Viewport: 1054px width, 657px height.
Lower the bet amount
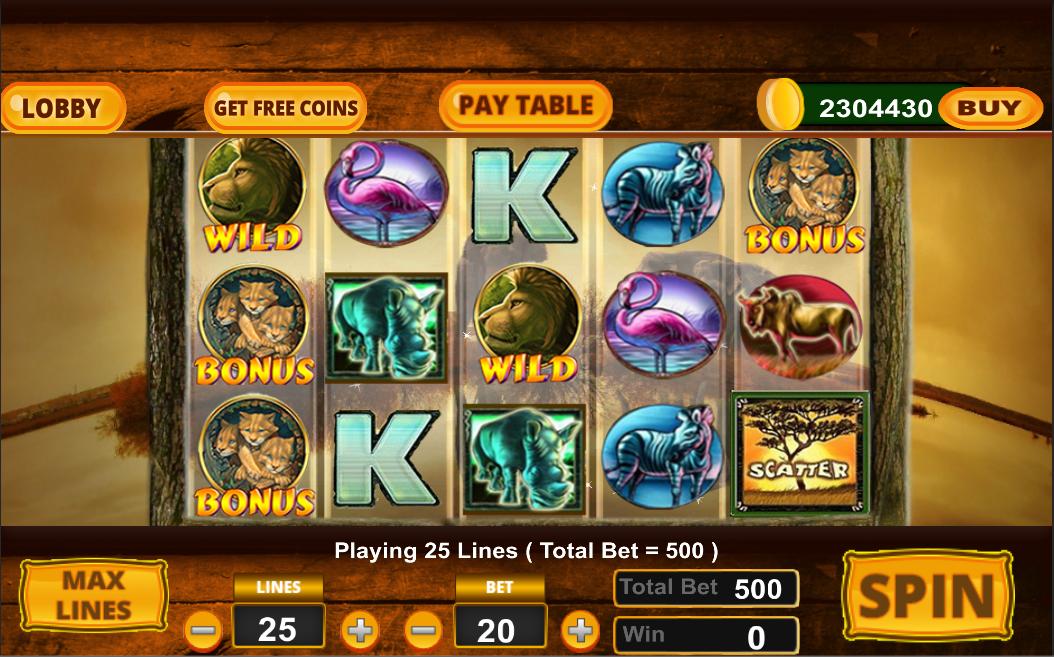point(424,631)
